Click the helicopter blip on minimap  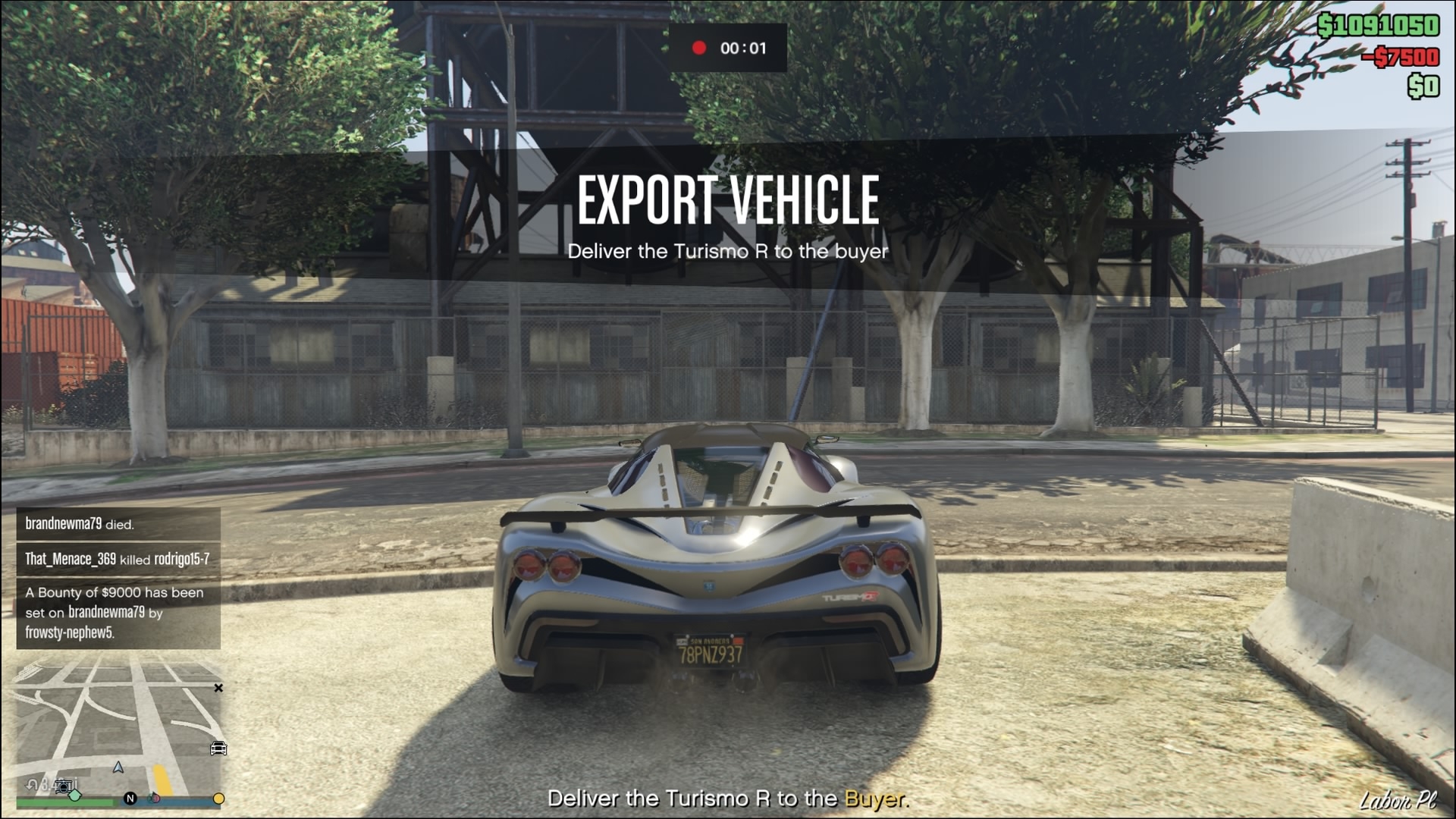pos(64,786)
